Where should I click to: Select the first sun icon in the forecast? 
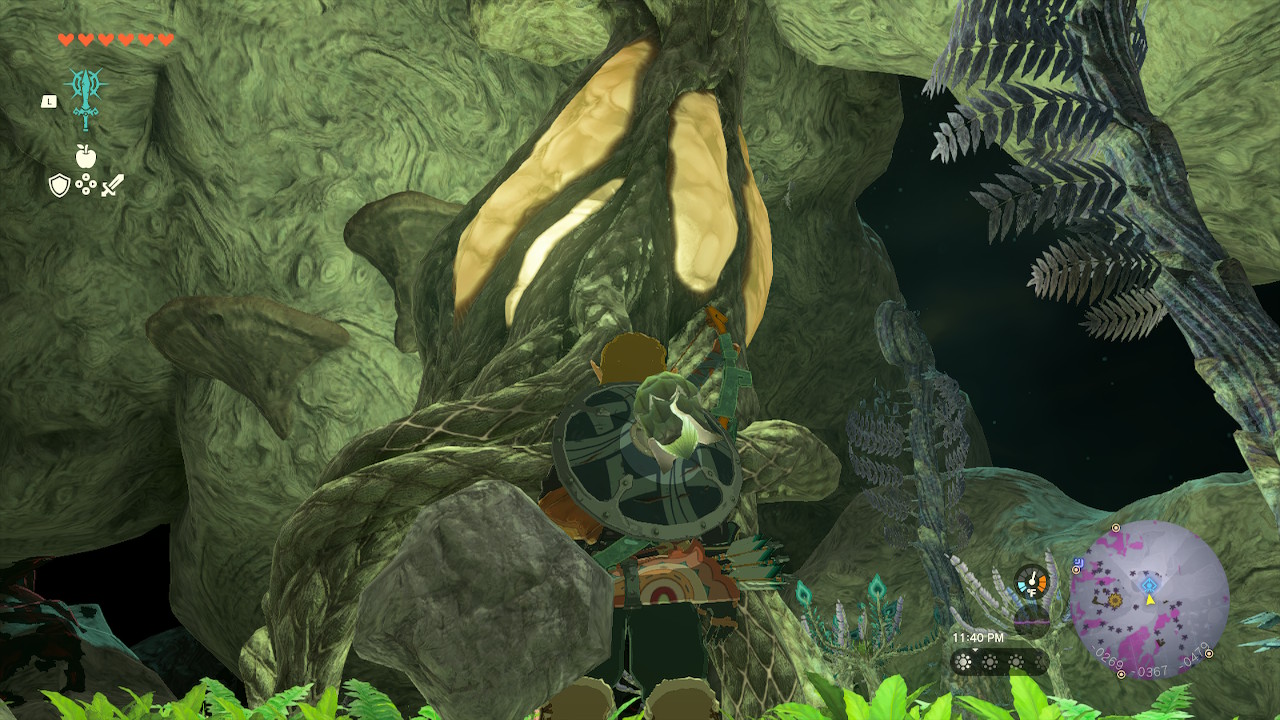964,661
